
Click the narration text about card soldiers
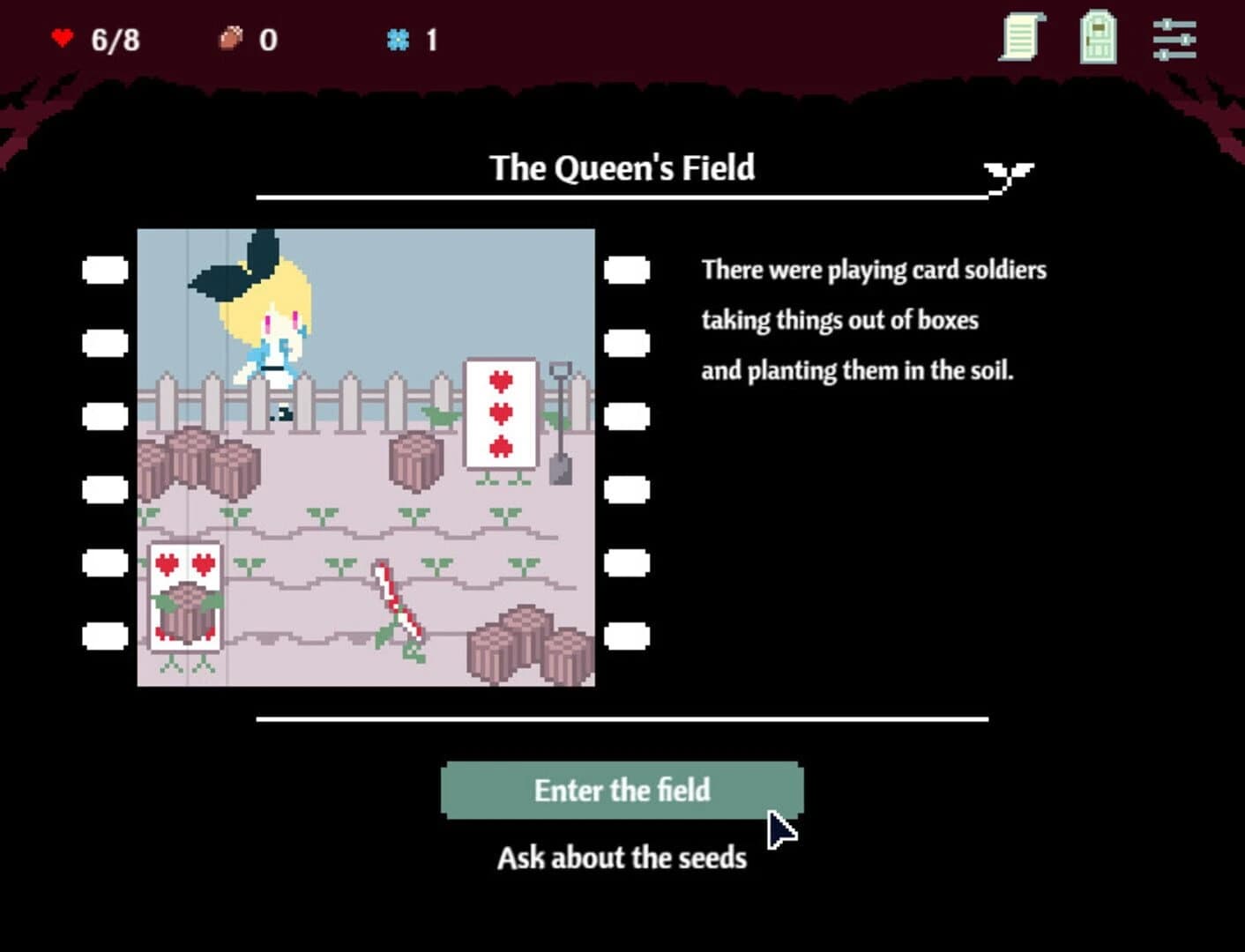point(873,320)
